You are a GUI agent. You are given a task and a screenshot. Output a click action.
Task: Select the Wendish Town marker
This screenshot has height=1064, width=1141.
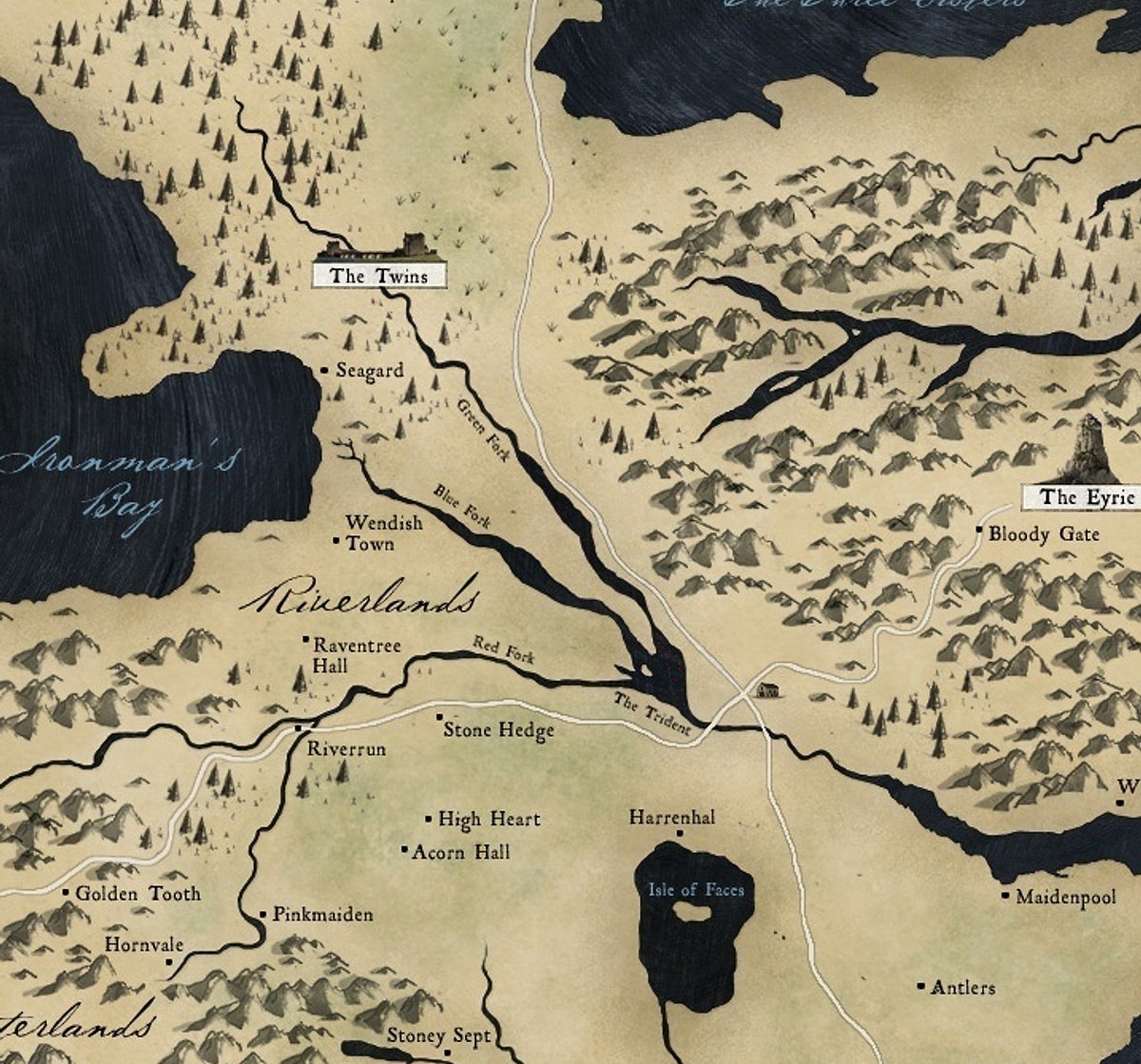(x=336, y=542)
